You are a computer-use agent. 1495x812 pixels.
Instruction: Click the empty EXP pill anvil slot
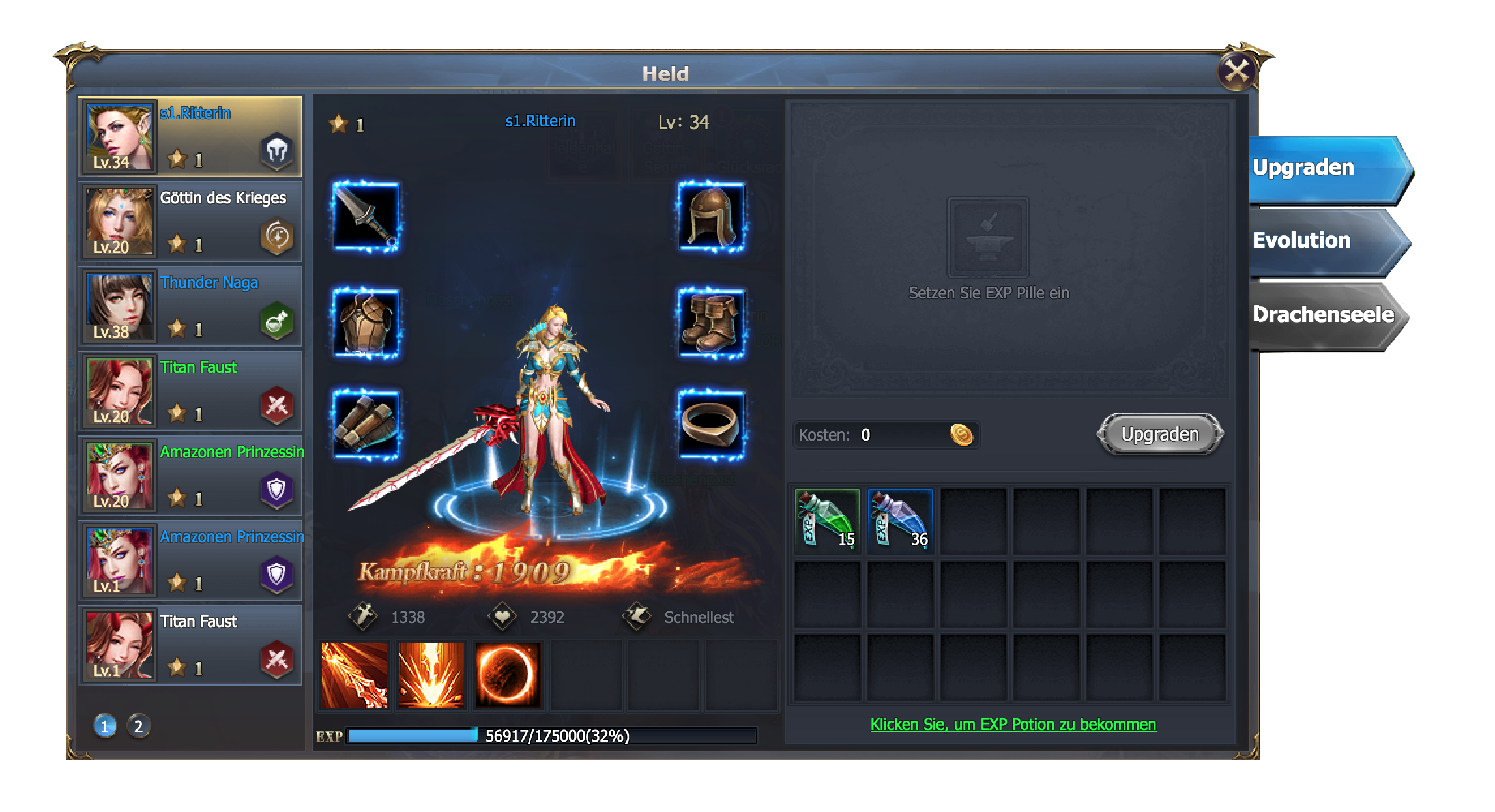coord(987,238)
